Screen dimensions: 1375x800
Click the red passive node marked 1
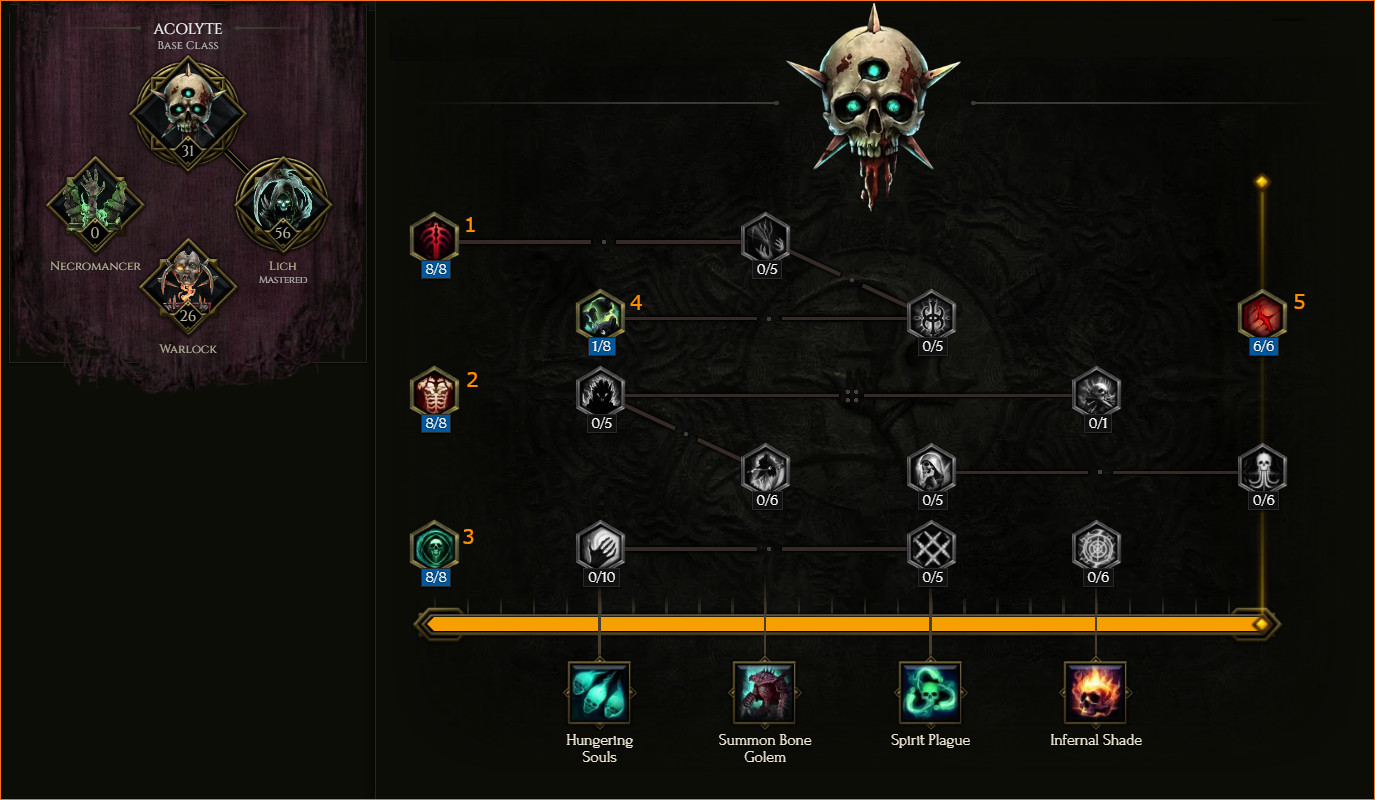click(x=434, y=239)
